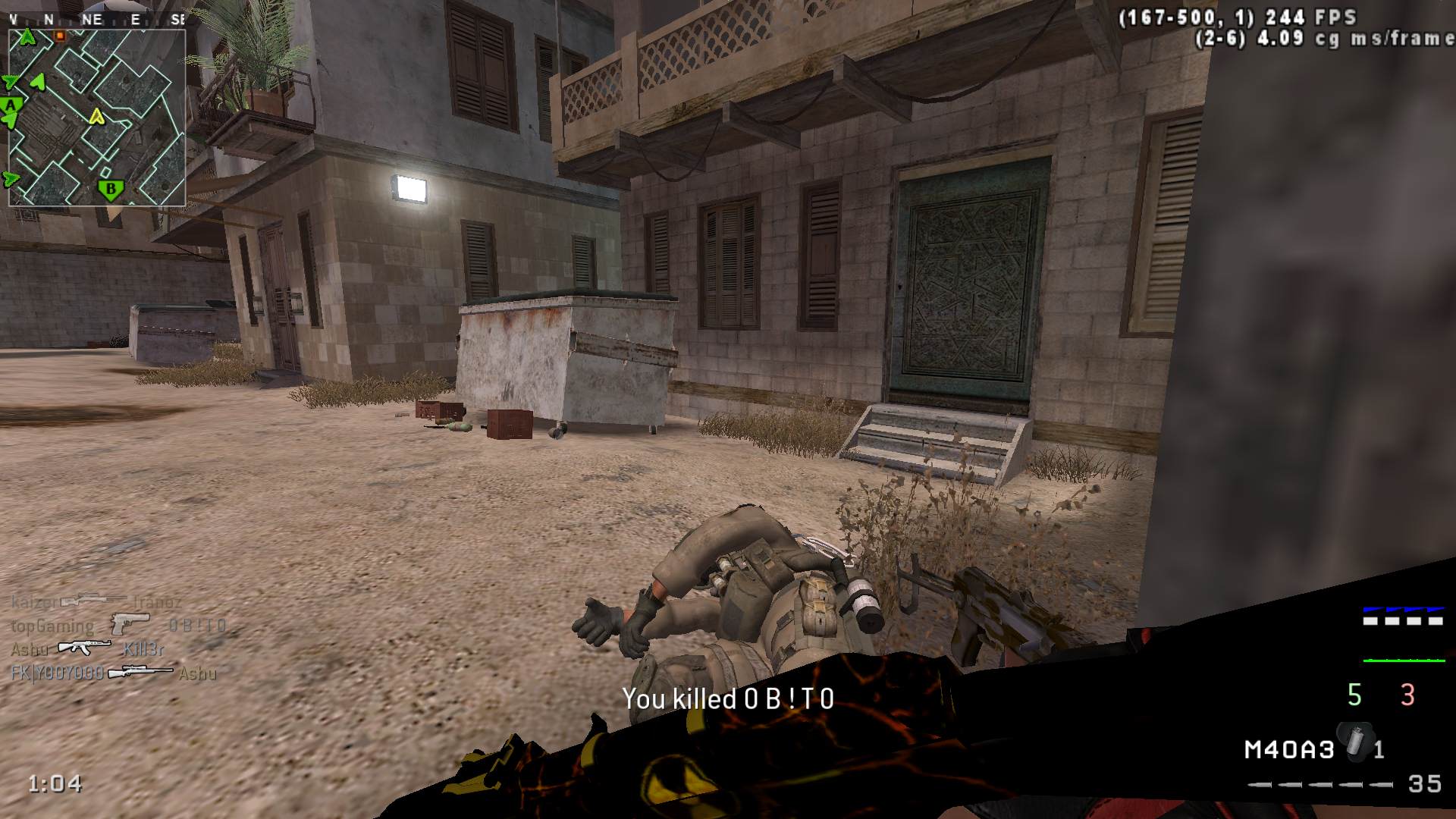Select the A objective marker on minimap
Image resolution: width=1456 pixels, height=819 pixels.
(11, 105)
